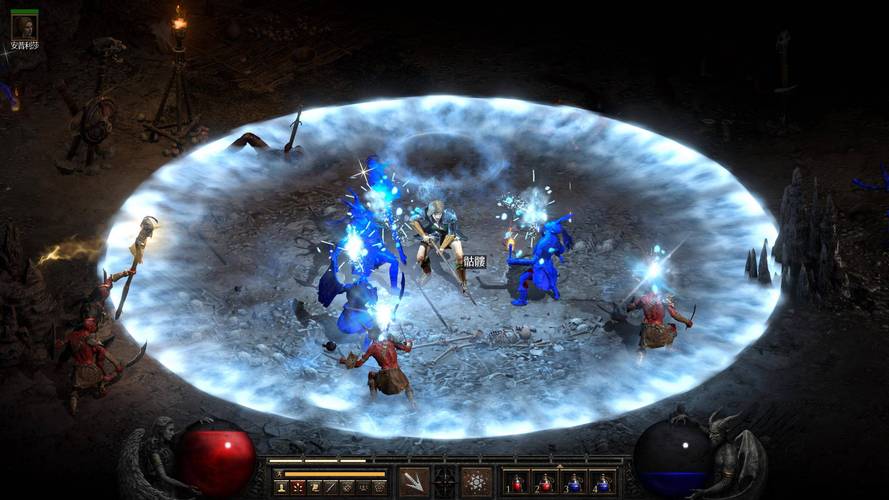Use the blue potion in belt slot 4

602,483
